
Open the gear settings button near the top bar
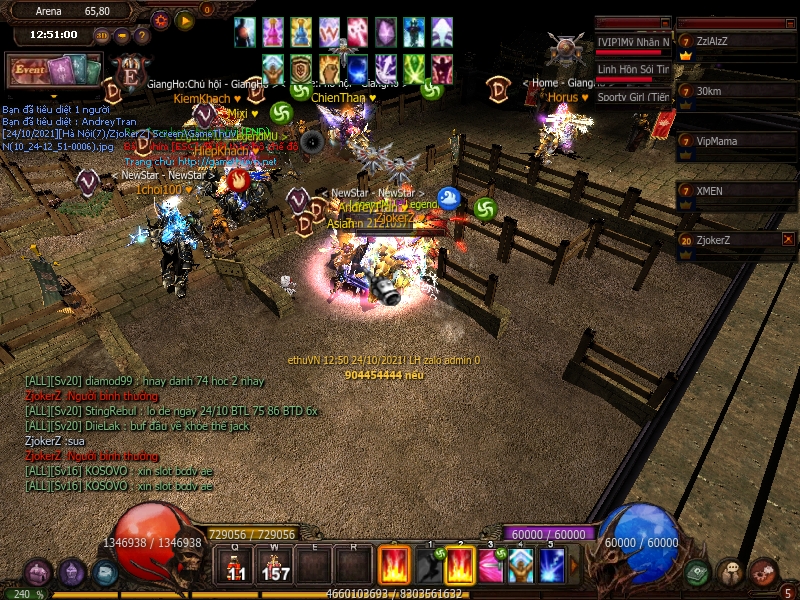click(161, 20)
